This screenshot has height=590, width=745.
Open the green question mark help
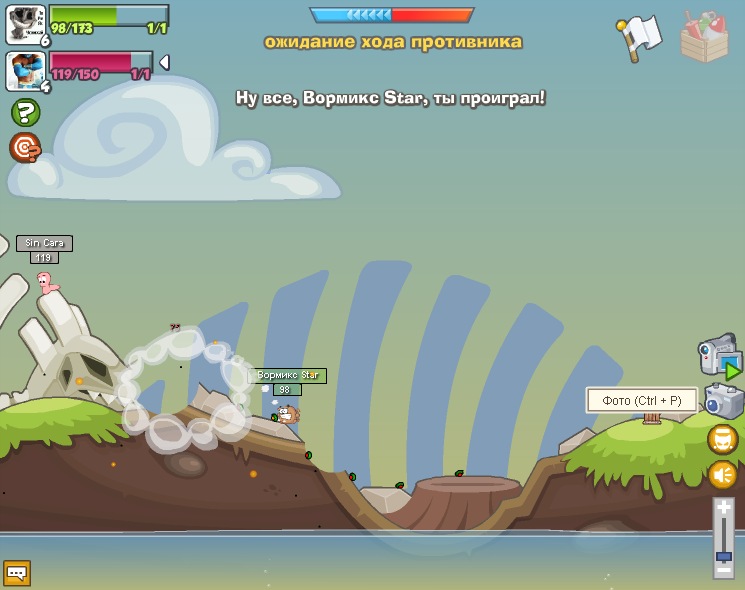click(x=25, y=112)
